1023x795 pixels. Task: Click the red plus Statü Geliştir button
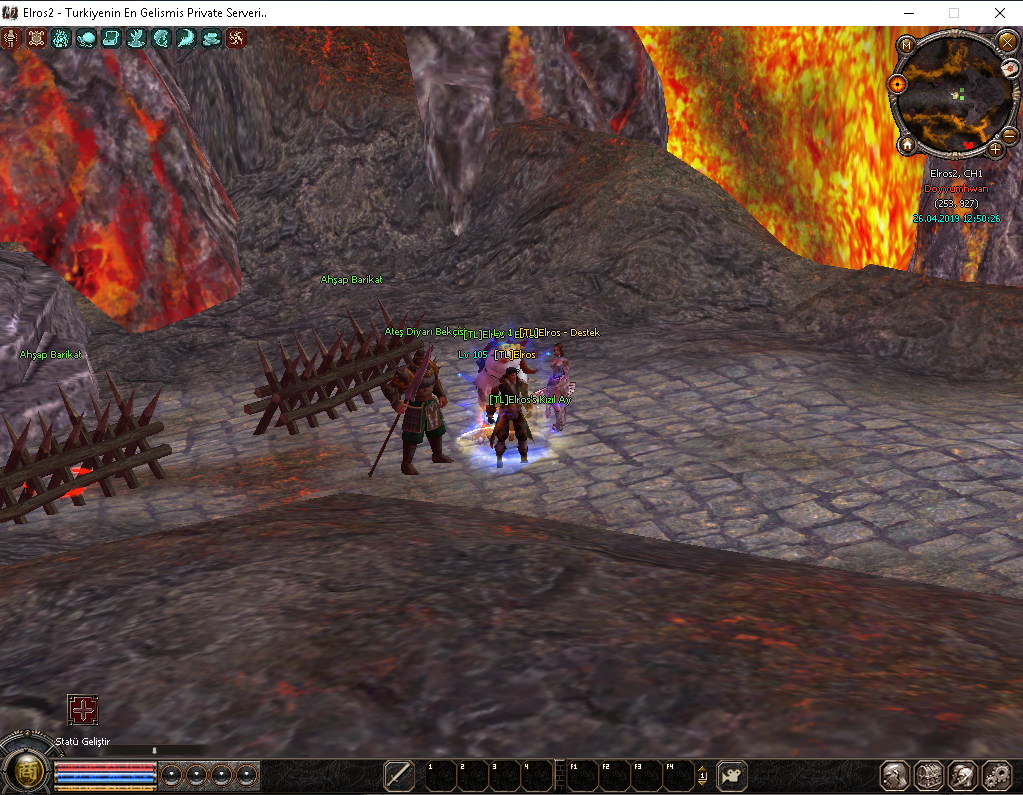pyautogui.click(x=83, y=710)
